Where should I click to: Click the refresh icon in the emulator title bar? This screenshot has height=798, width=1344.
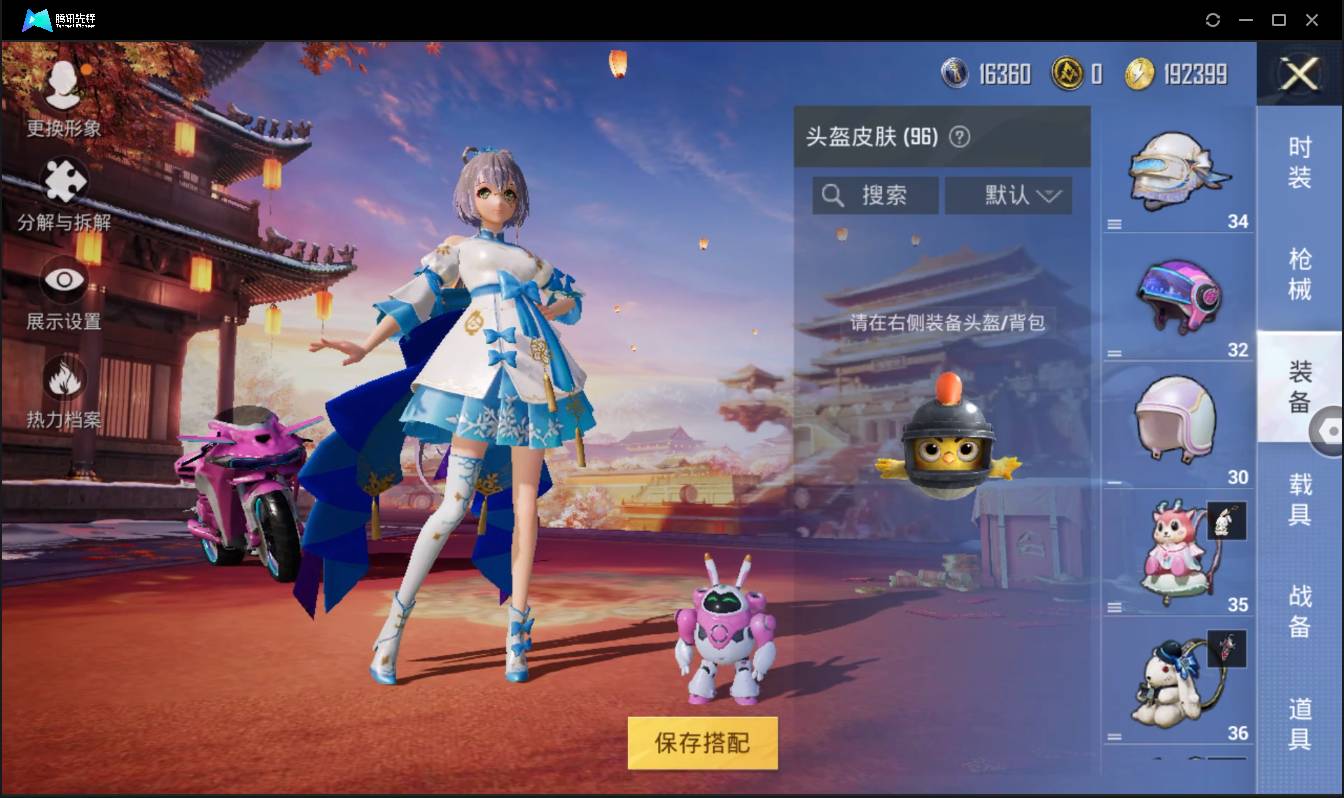pos(1213,19)
